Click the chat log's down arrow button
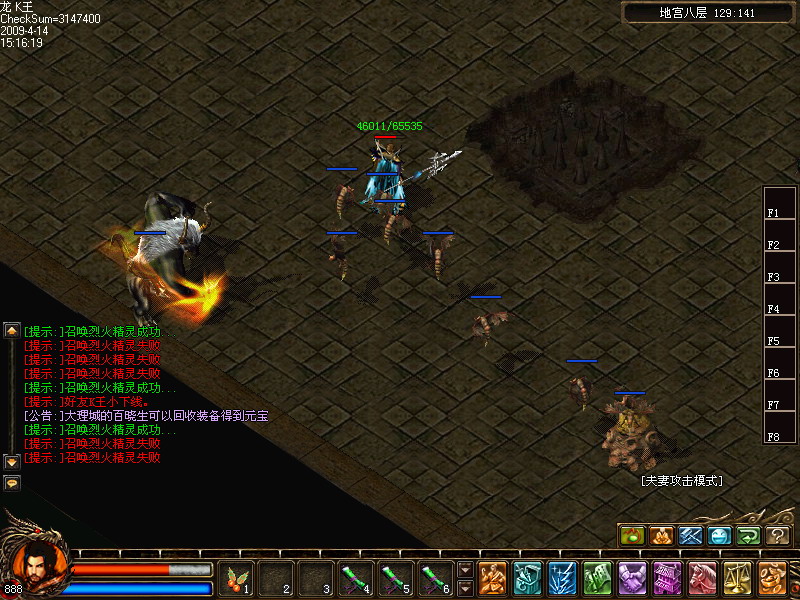This screenshot has height=600, width=800. 12,462
